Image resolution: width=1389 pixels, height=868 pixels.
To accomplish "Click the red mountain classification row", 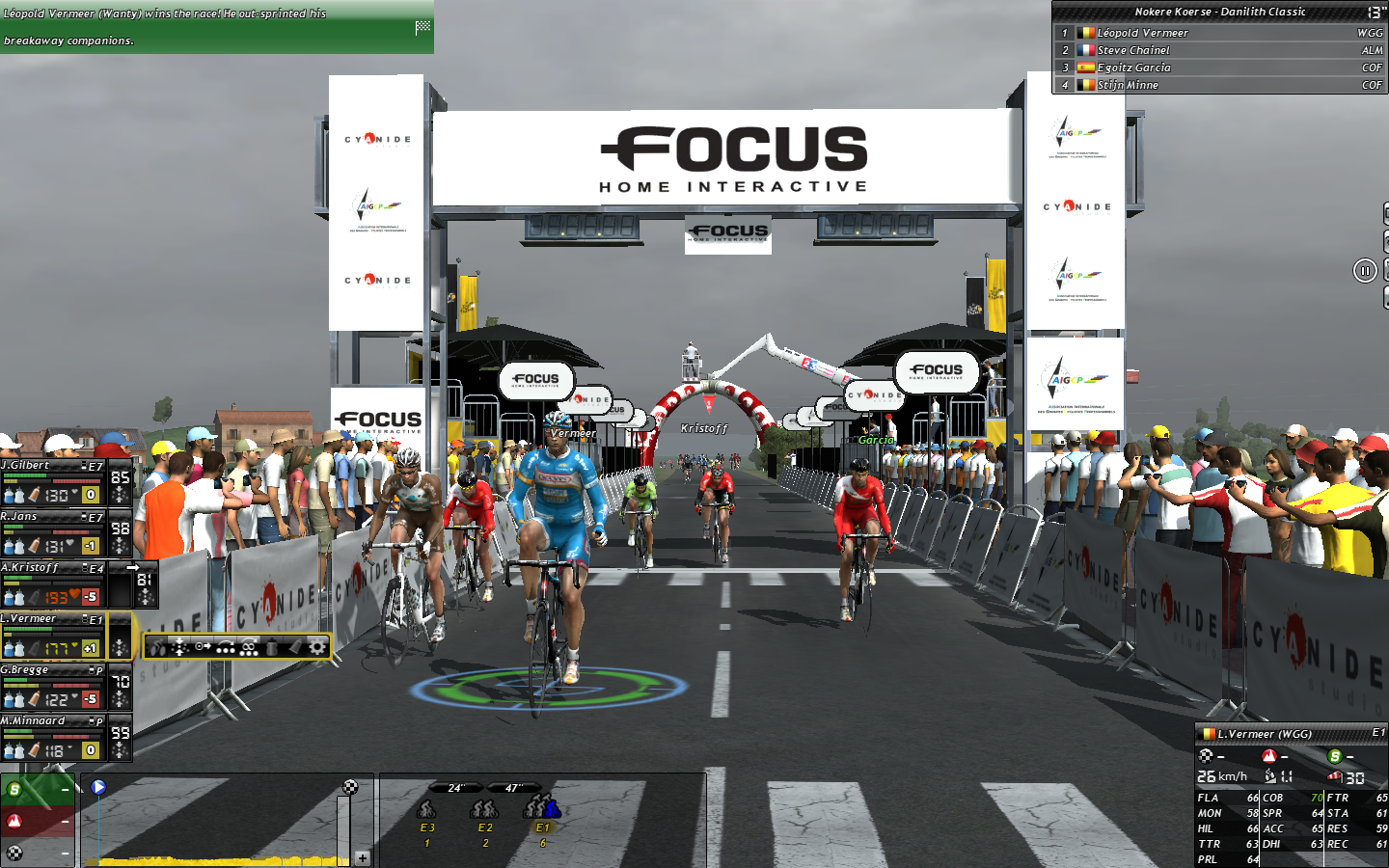I will point(38,822).
